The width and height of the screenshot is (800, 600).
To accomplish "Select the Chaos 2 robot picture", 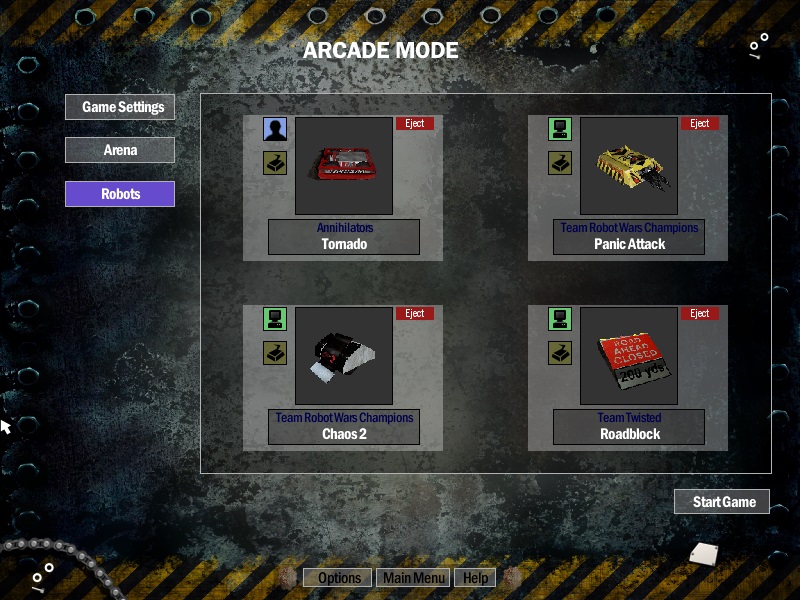I will 344,356.
